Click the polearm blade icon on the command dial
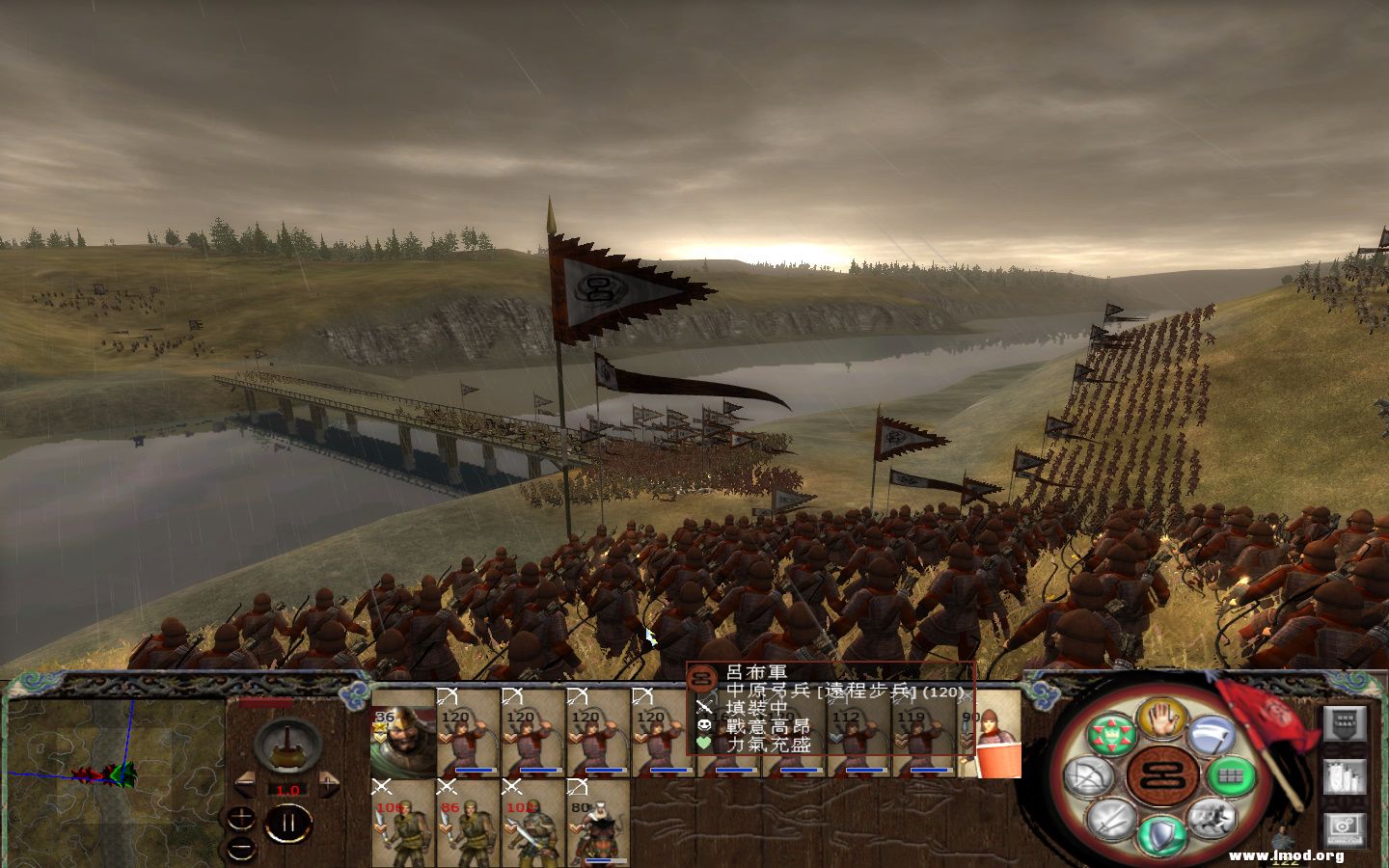The image size is (1389, 868). [x=1212, y=735]
